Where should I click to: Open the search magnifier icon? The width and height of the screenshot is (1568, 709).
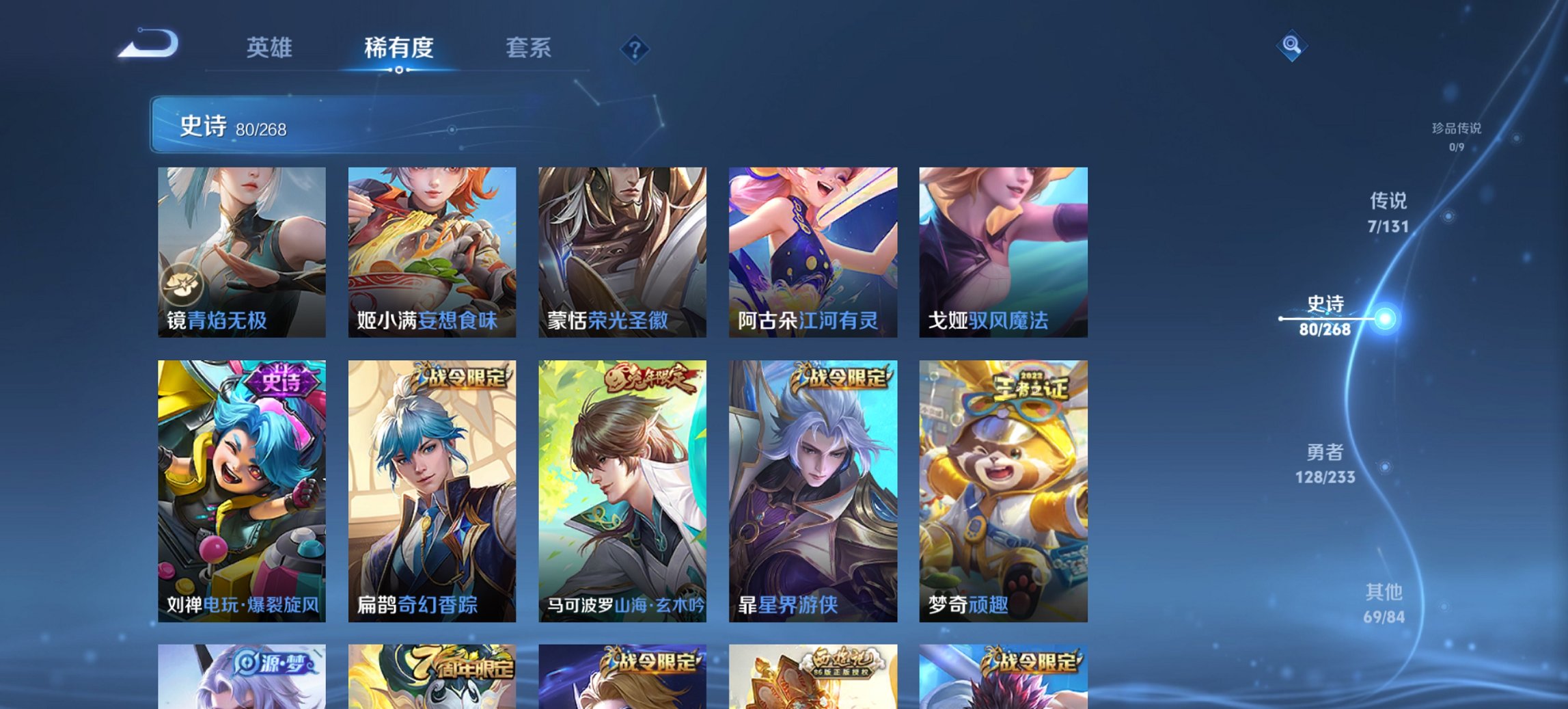coord(1290,46)
